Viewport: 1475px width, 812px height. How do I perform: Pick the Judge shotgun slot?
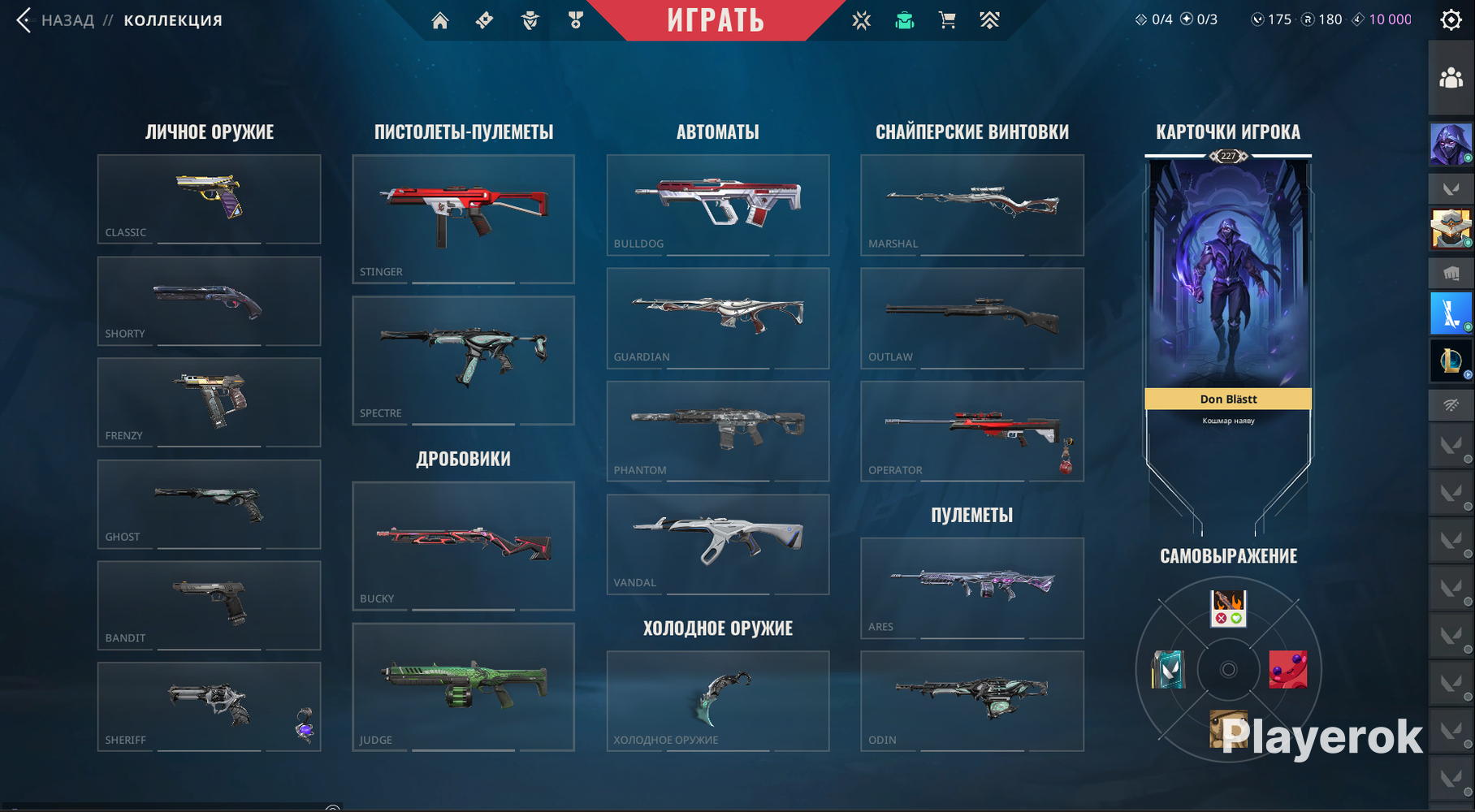[463, 686]
